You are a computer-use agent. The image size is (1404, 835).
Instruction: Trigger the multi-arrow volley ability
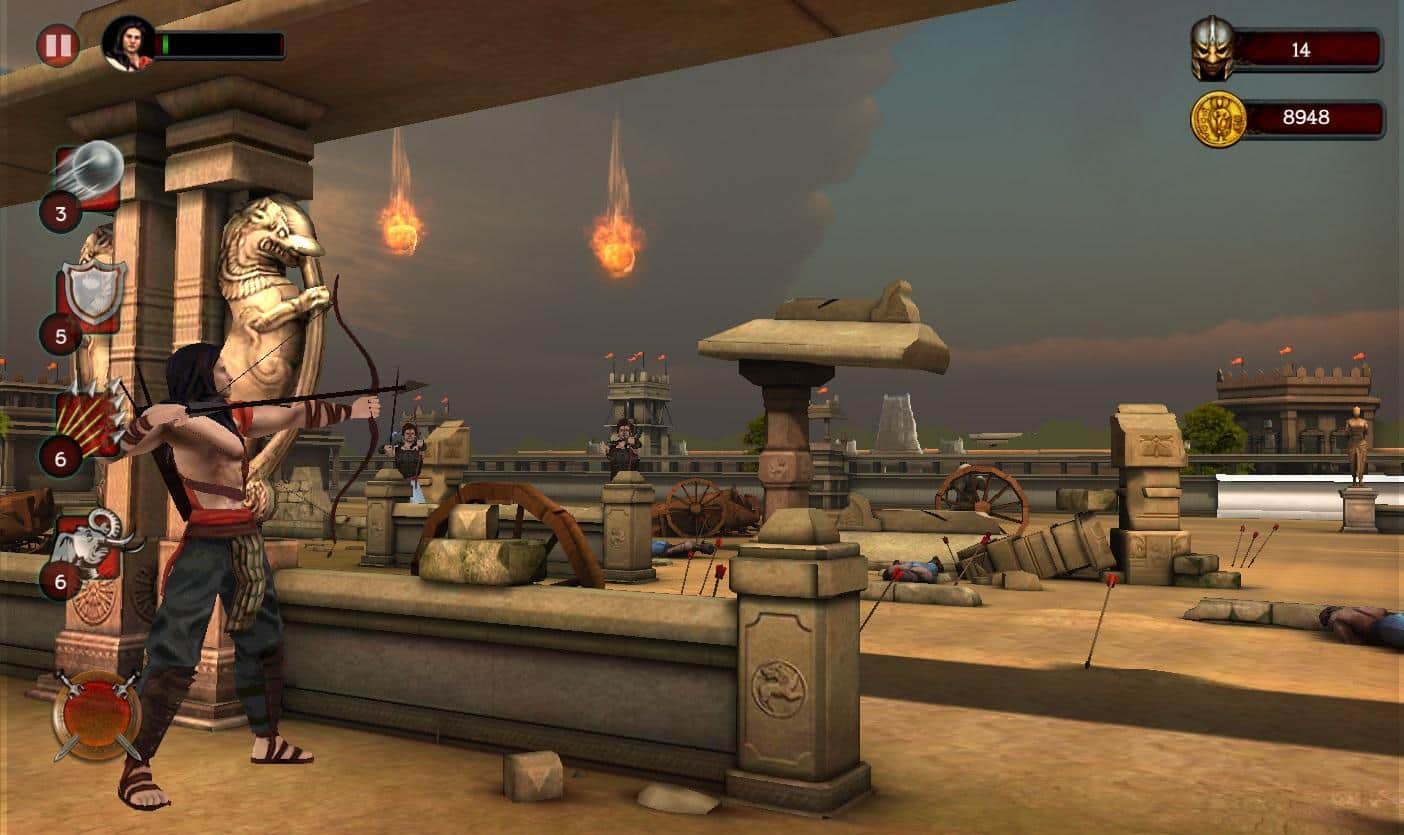[x=92, y=417]
